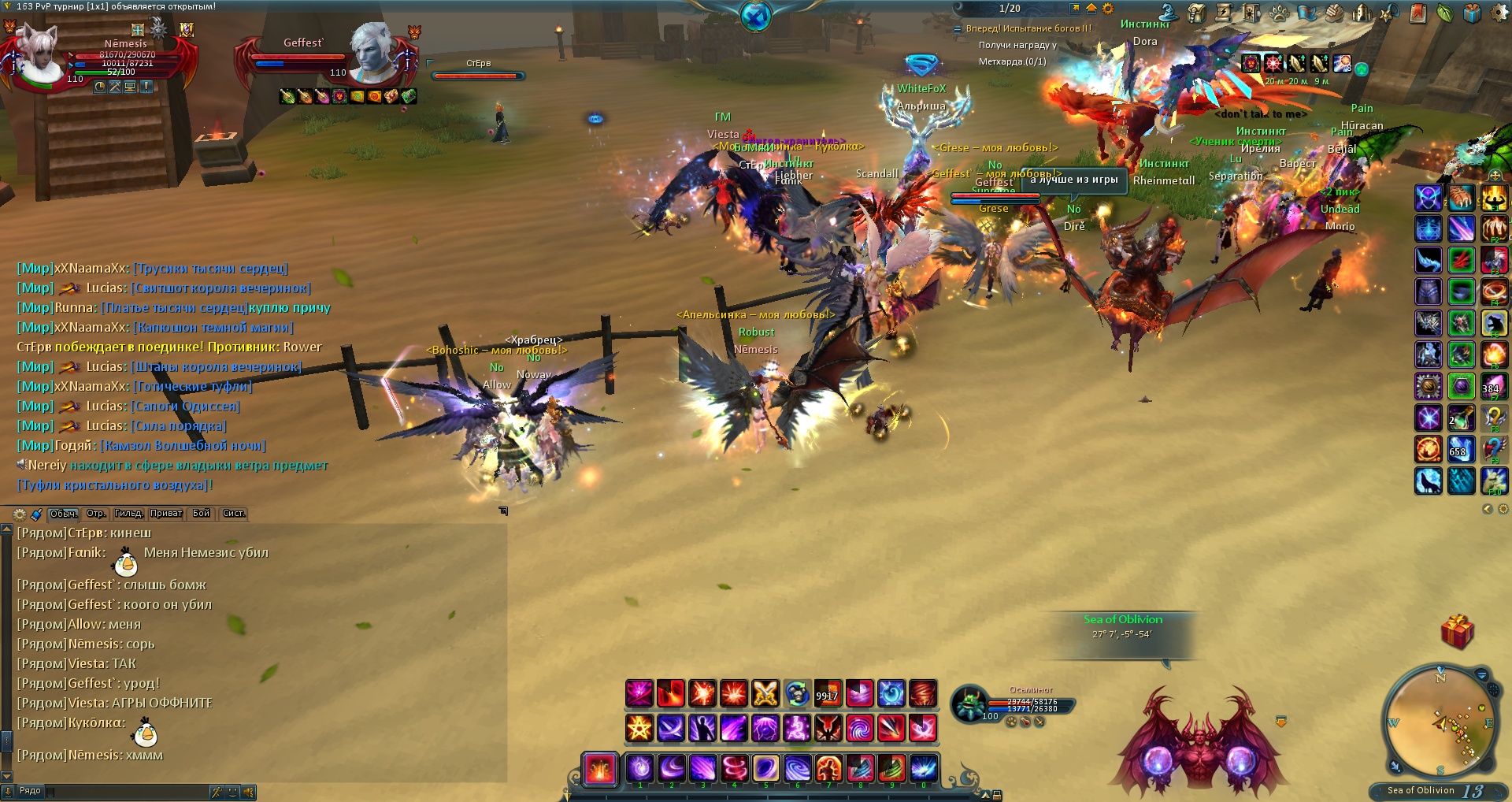The image size is (1512, 802).
Task: Click the chat message input field
Action: tap(126, 791)
